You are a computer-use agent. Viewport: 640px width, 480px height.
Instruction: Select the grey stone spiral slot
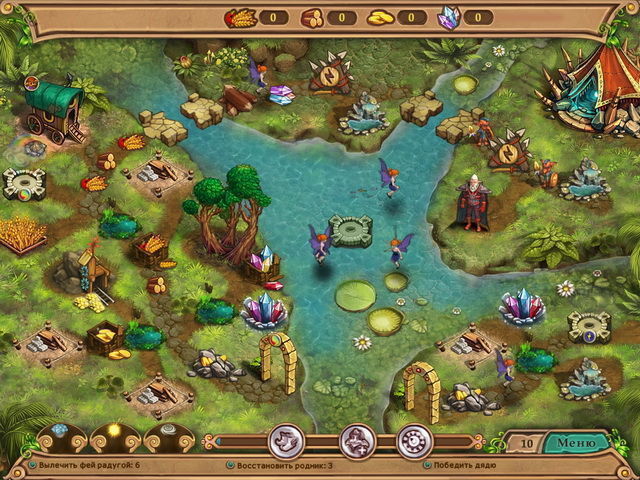coord(165,432)
